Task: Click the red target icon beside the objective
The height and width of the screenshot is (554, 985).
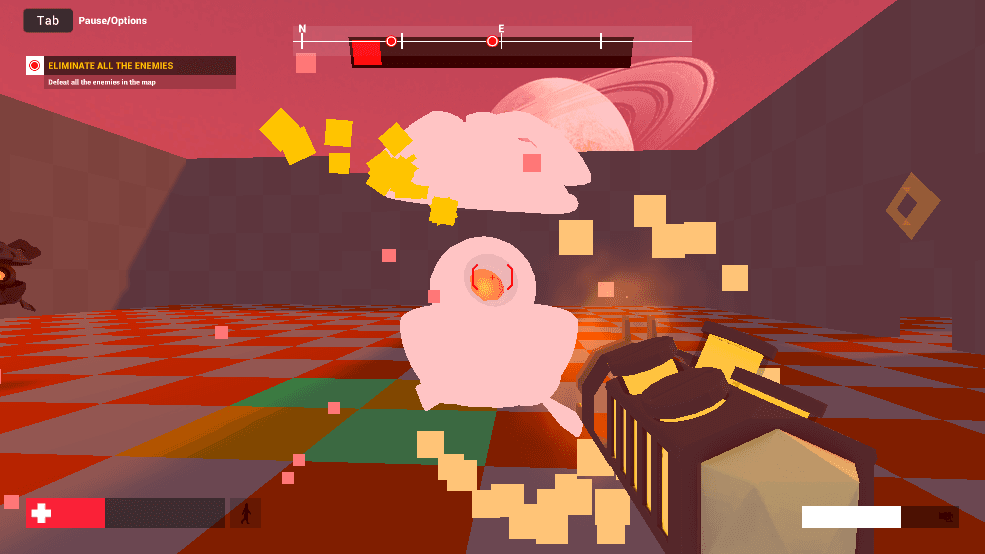Action: coord(35,66)
